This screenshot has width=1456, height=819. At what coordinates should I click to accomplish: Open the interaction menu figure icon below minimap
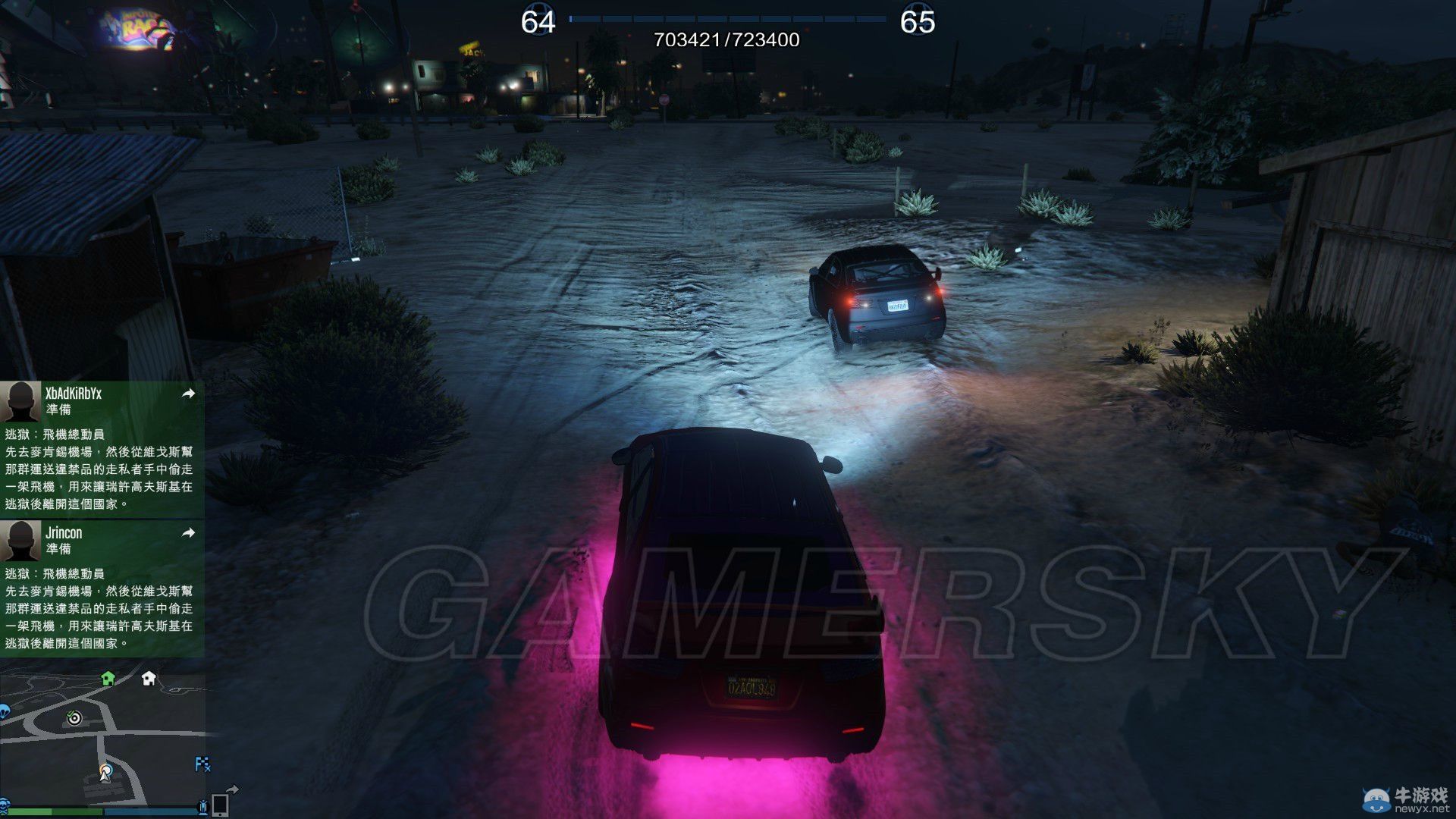203,805
